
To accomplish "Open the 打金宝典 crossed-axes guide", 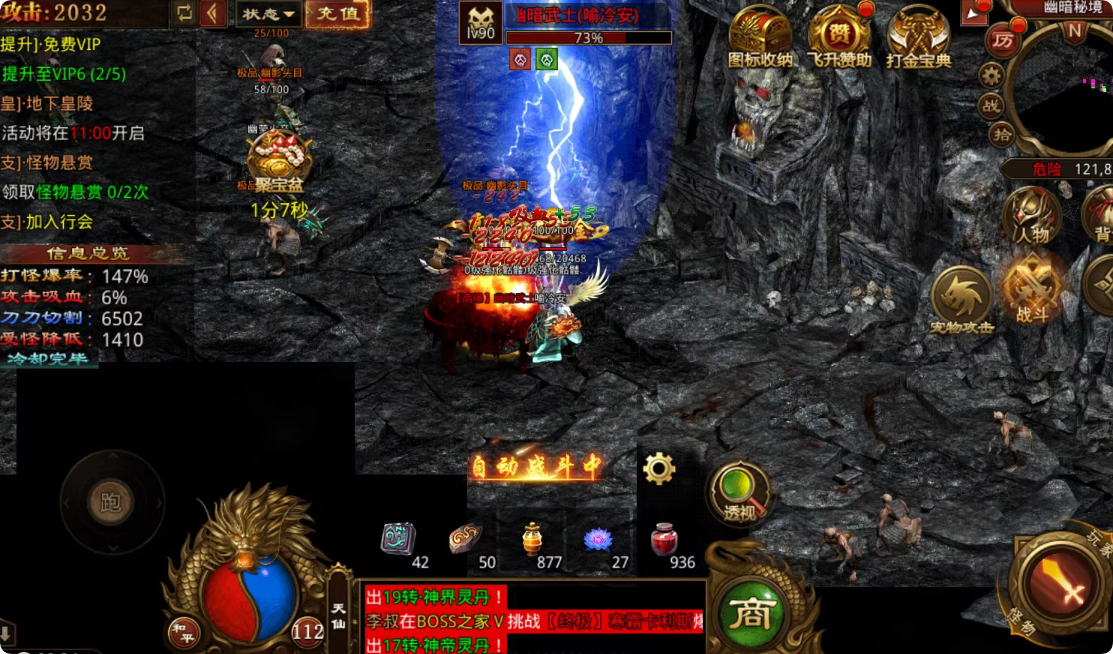I will (918, 36).
